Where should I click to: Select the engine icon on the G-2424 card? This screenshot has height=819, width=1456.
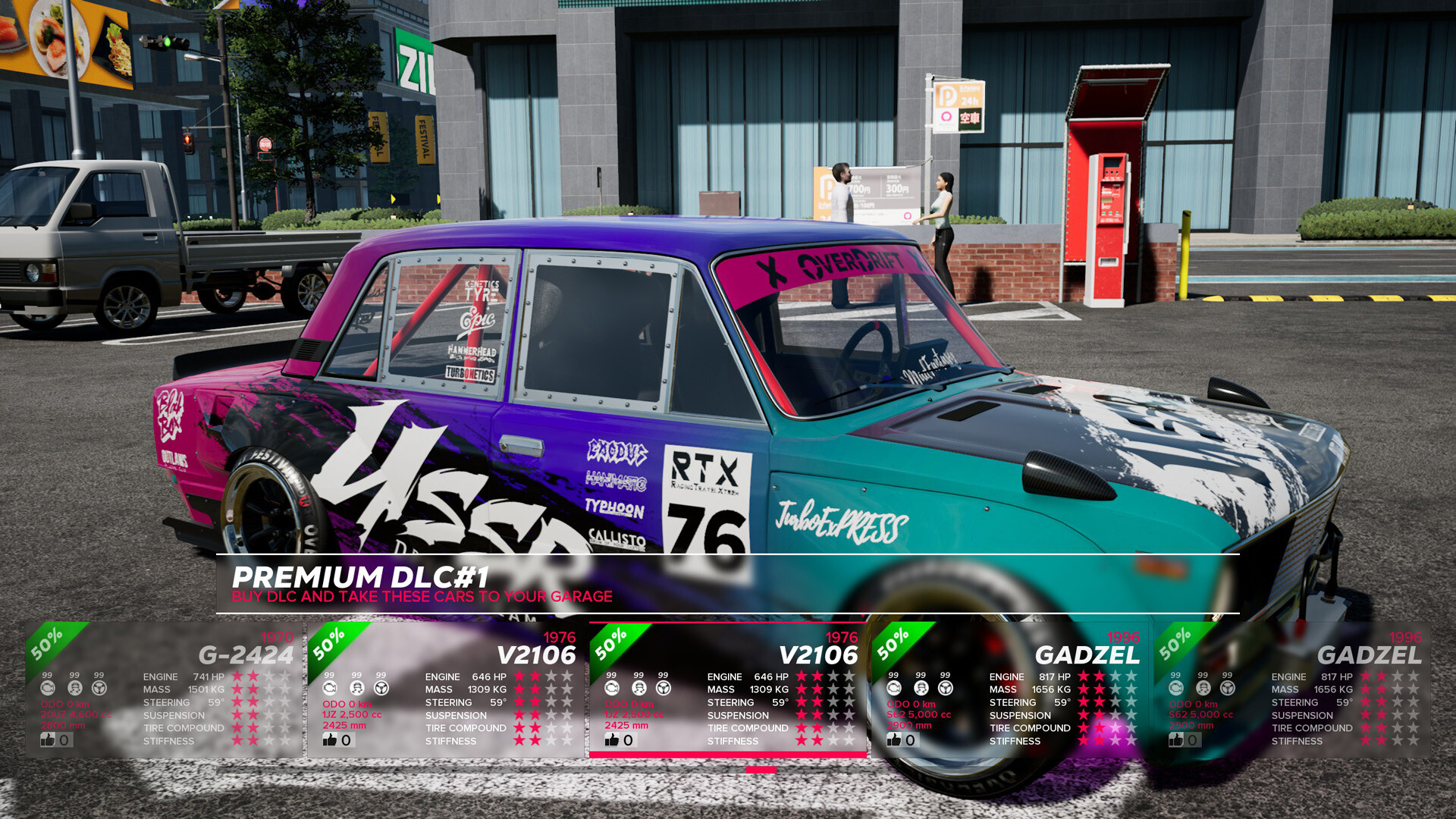[x=49, y=689]
